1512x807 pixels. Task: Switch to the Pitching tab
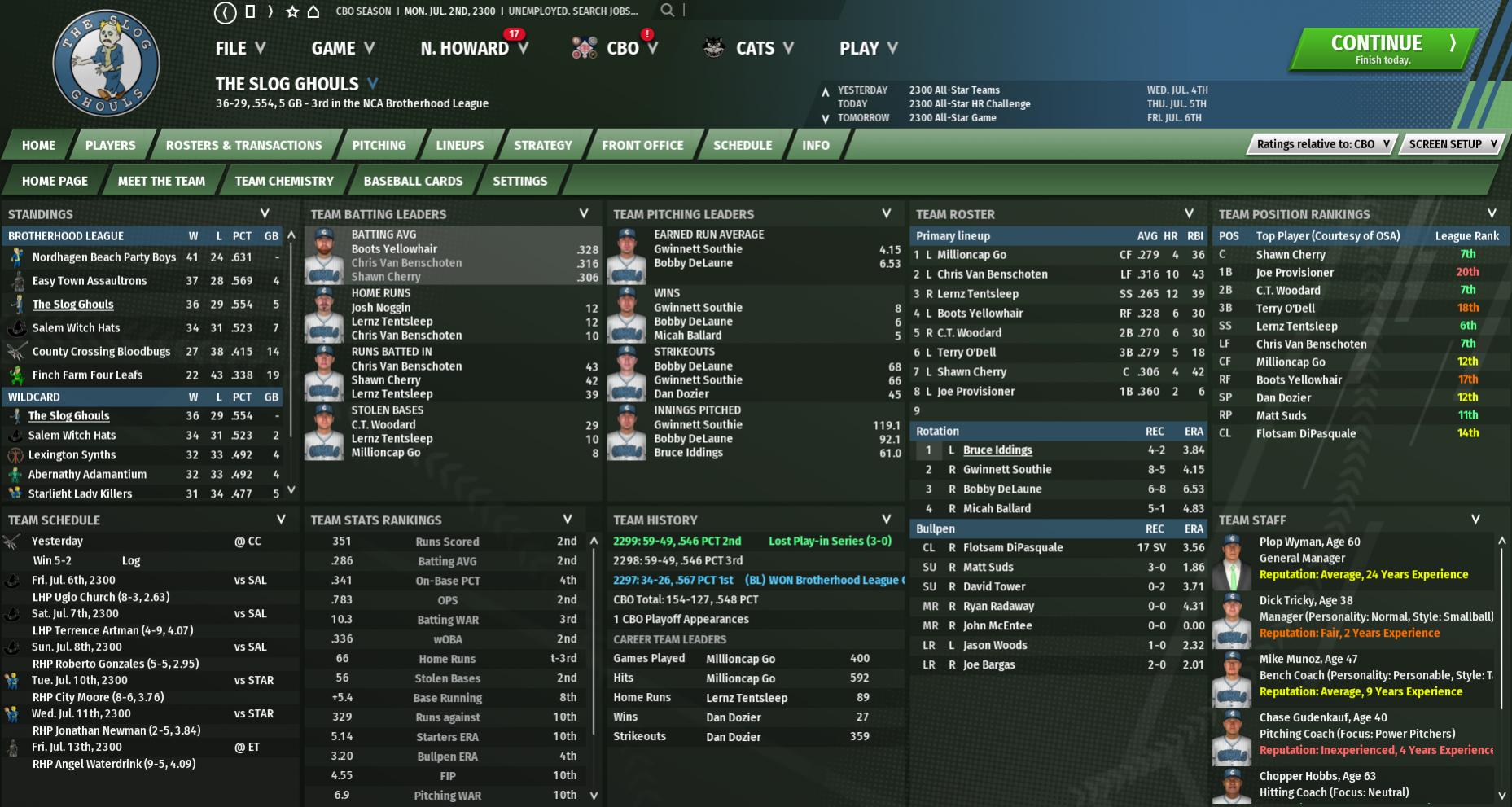coord(379,145)
